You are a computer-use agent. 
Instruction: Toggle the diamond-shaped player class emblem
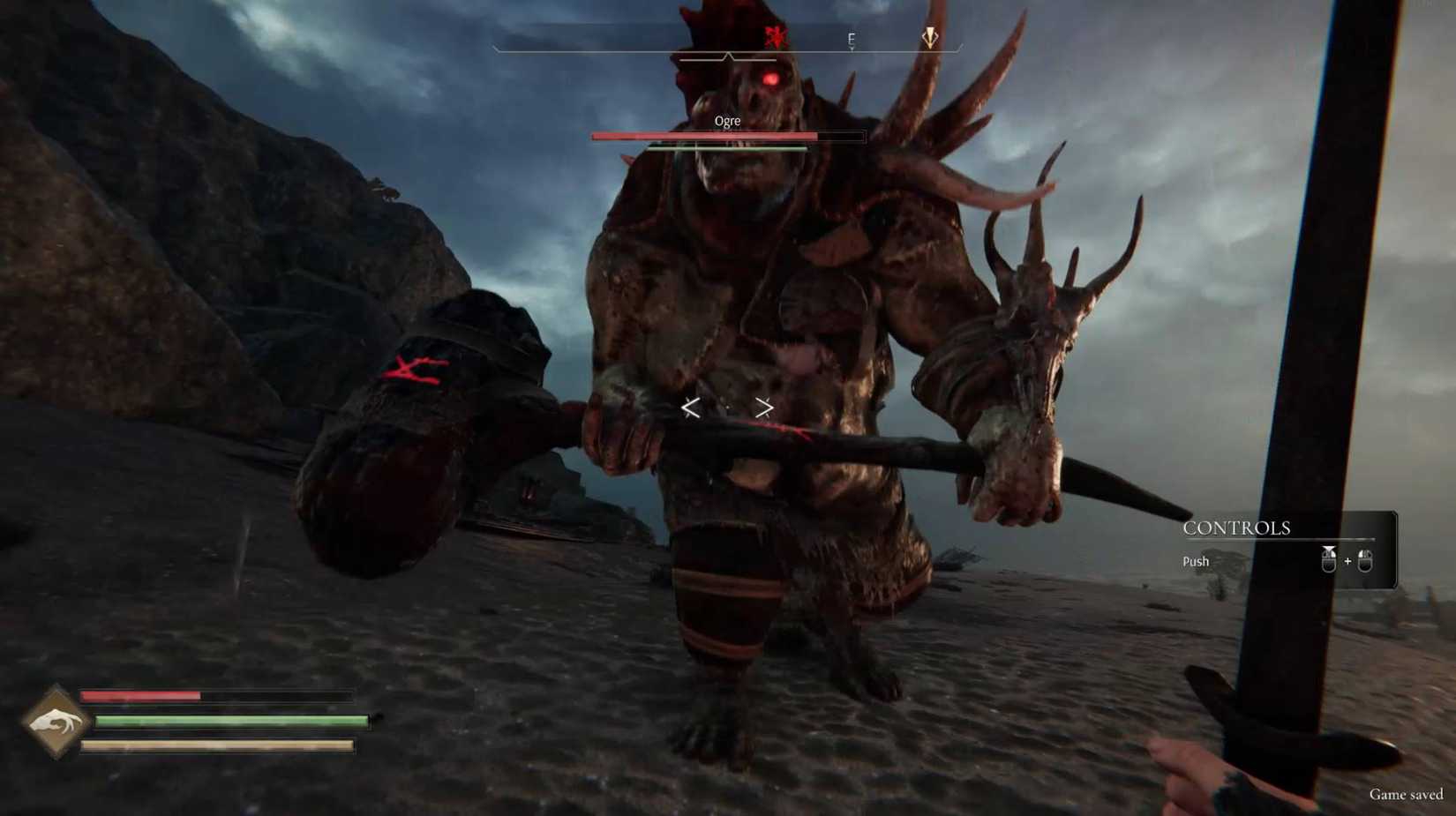[55, 722]
